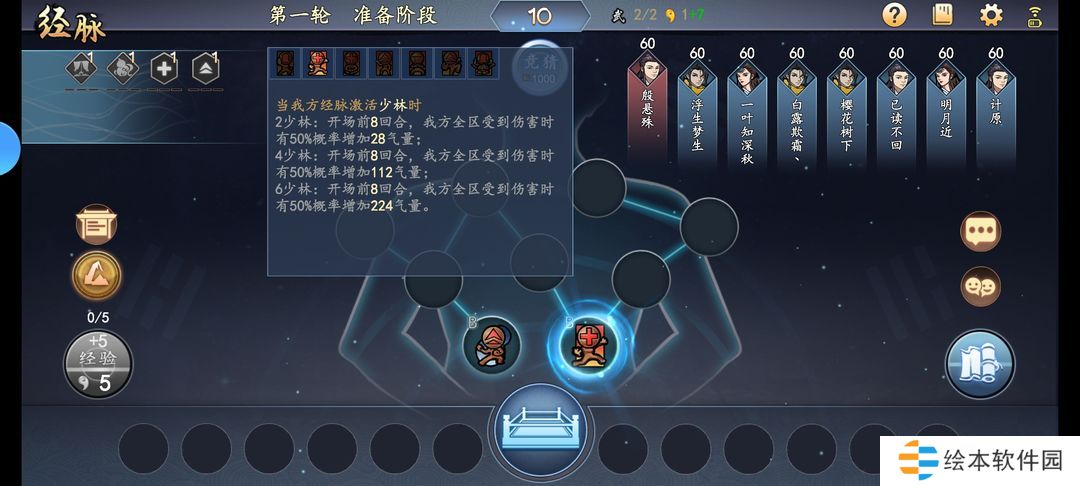Select player banner 一叶知深秋
The image size is (1080, 486).
click(747, 110)
